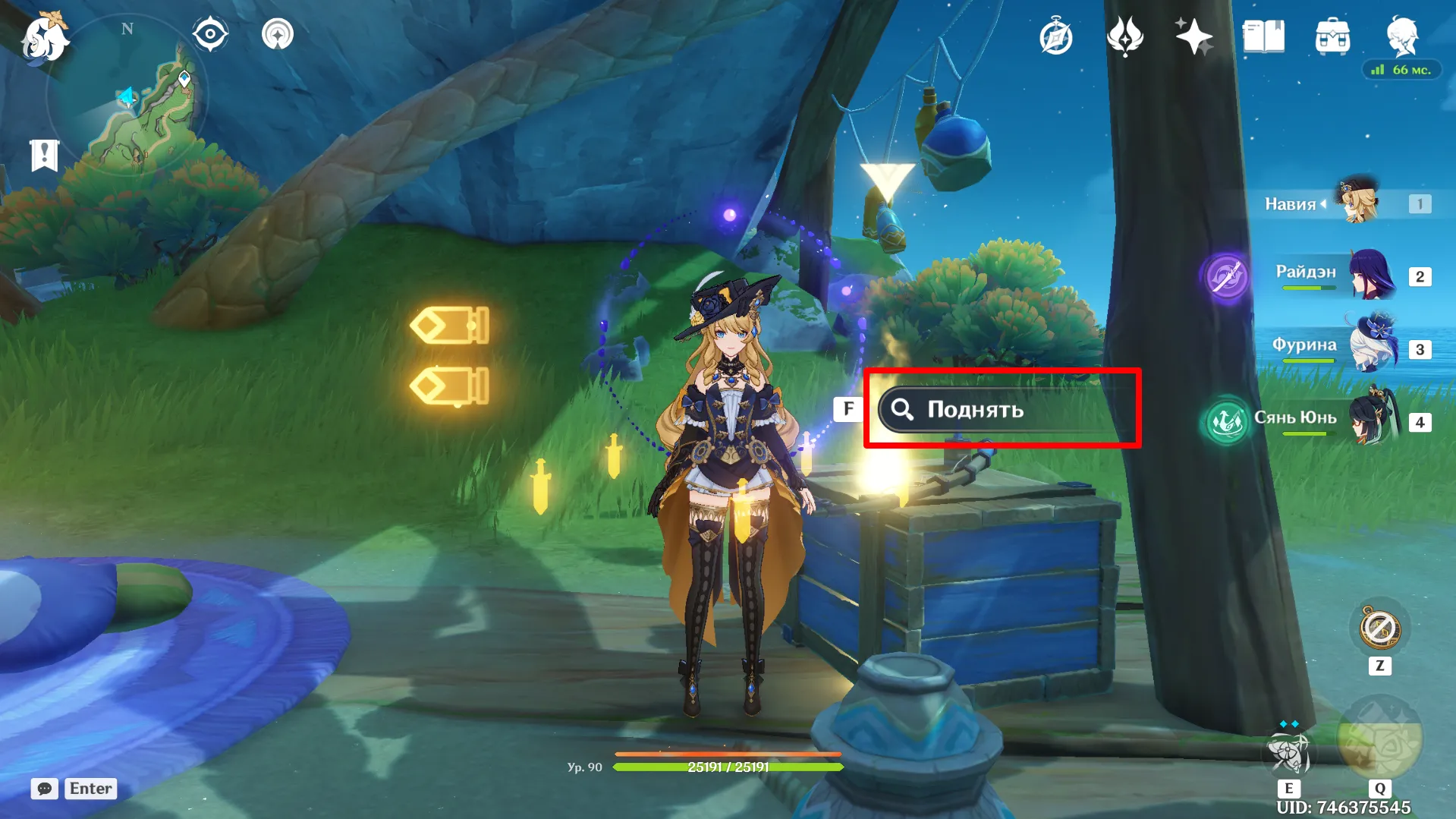Open the quest log exclamation icon
The height and width of the screenshot is (819, 1456).
44,156
